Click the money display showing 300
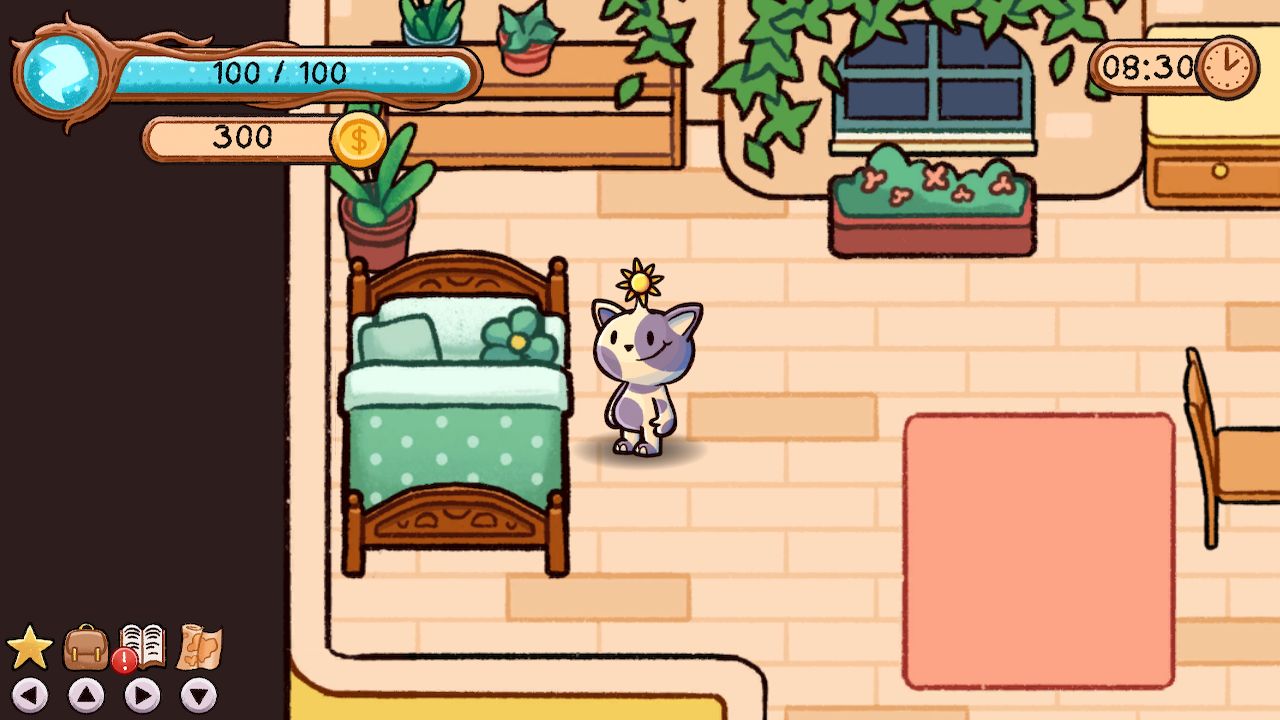The height and width of the screenshot is (720, 1280). click(x=240, y=138)
